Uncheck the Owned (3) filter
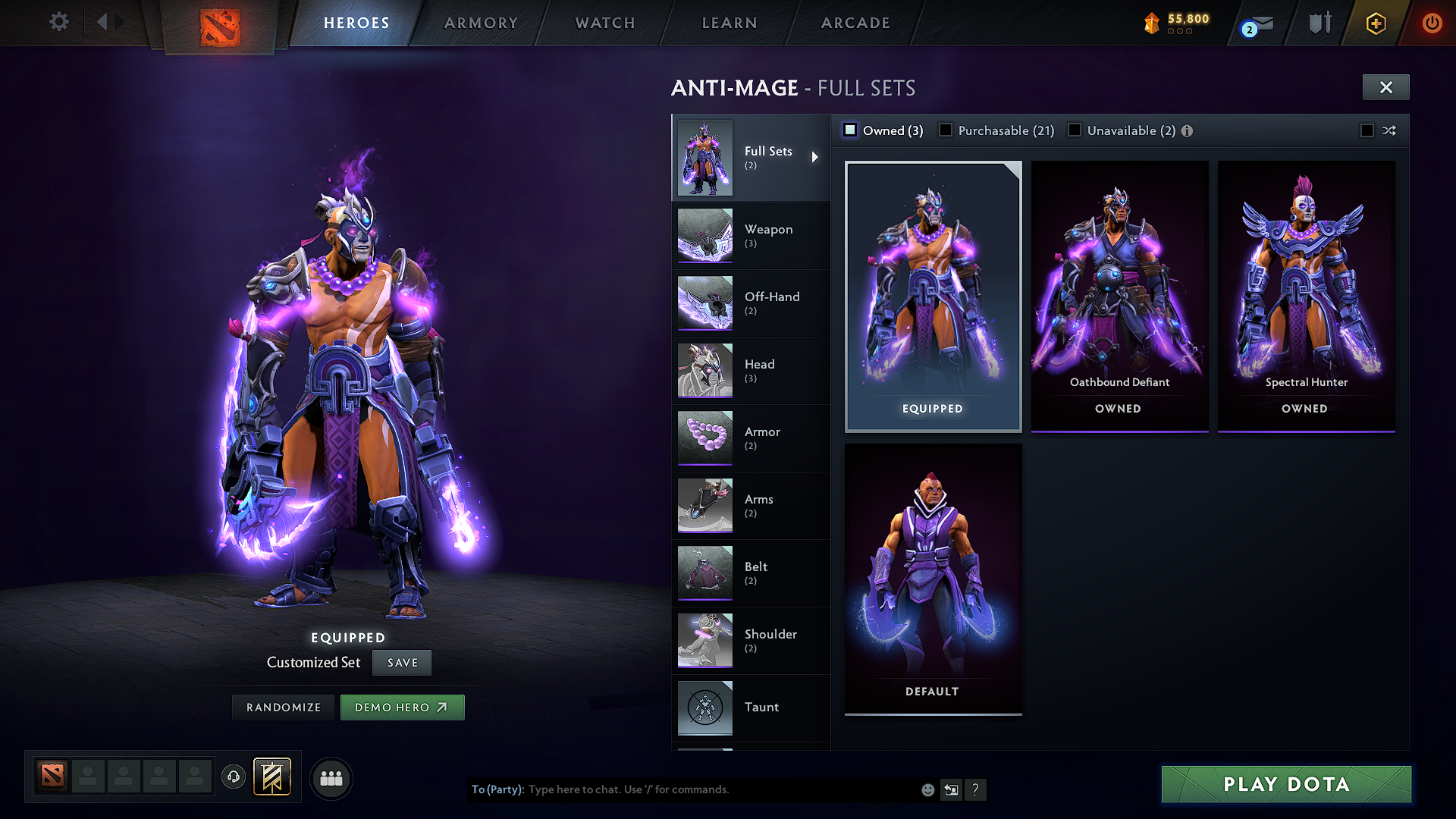1456x819 pixels. point(850,130)
